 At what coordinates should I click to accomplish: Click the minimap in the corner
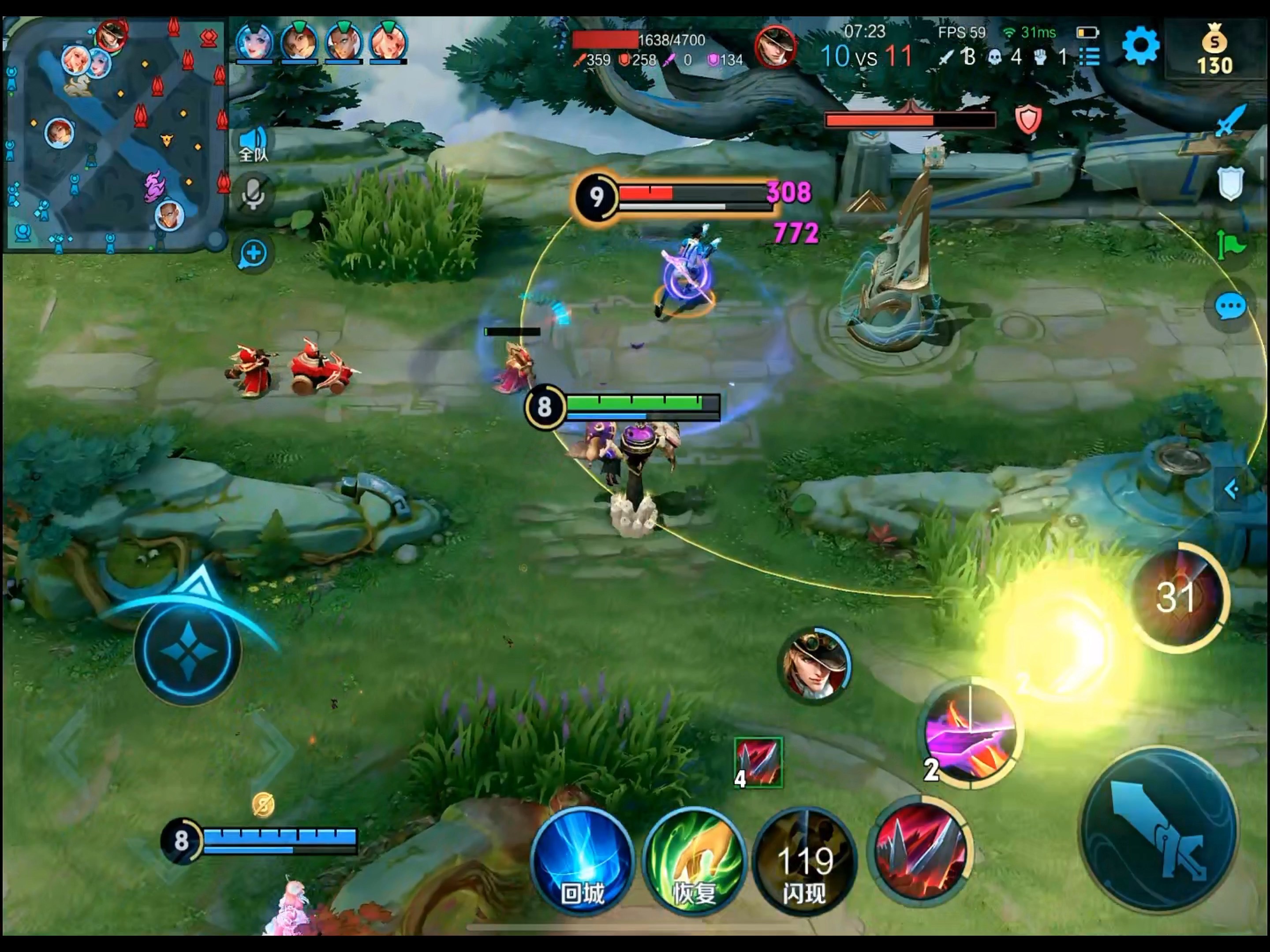coord(115,135)
